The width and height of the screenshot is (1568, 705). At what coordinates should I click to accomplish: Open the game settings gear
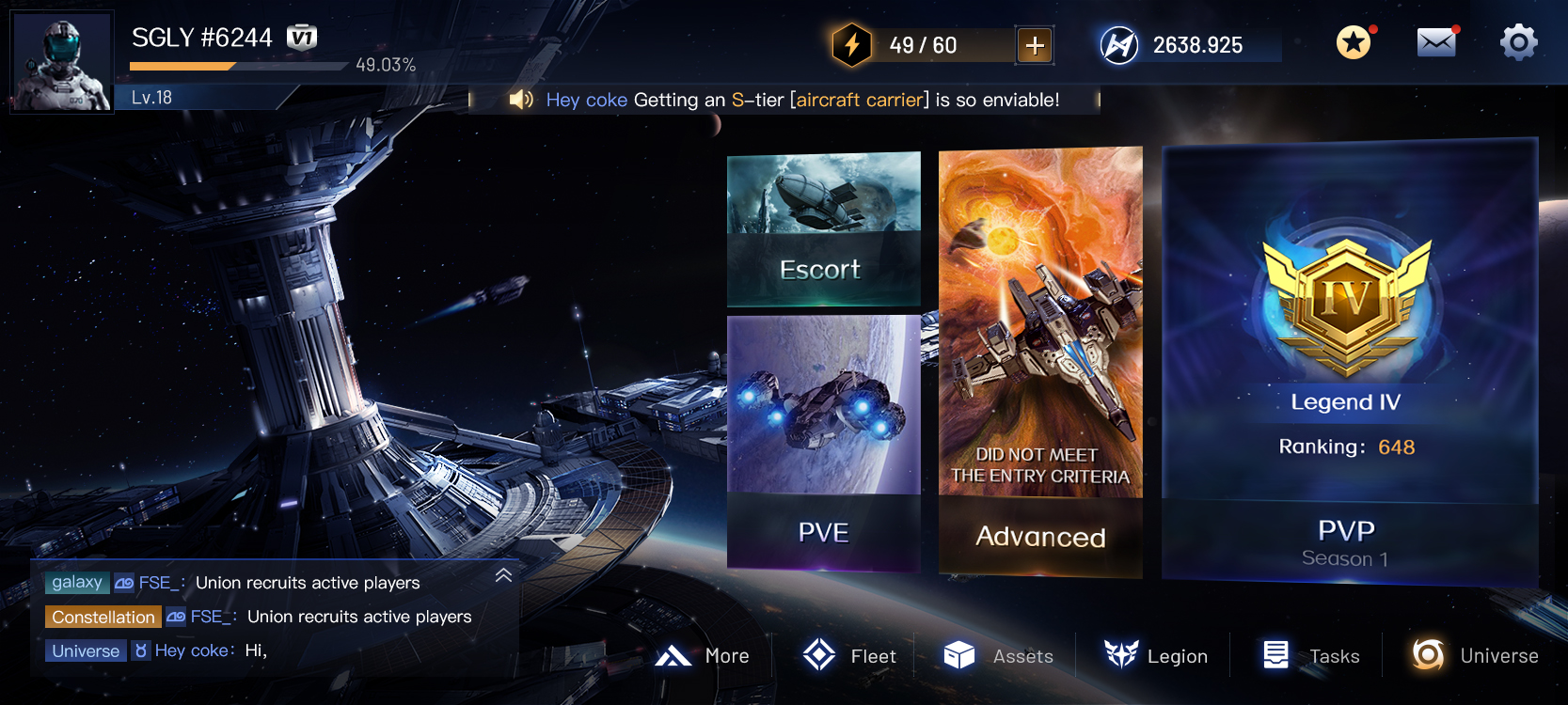pyautogui.click(x=1518, y=43)
